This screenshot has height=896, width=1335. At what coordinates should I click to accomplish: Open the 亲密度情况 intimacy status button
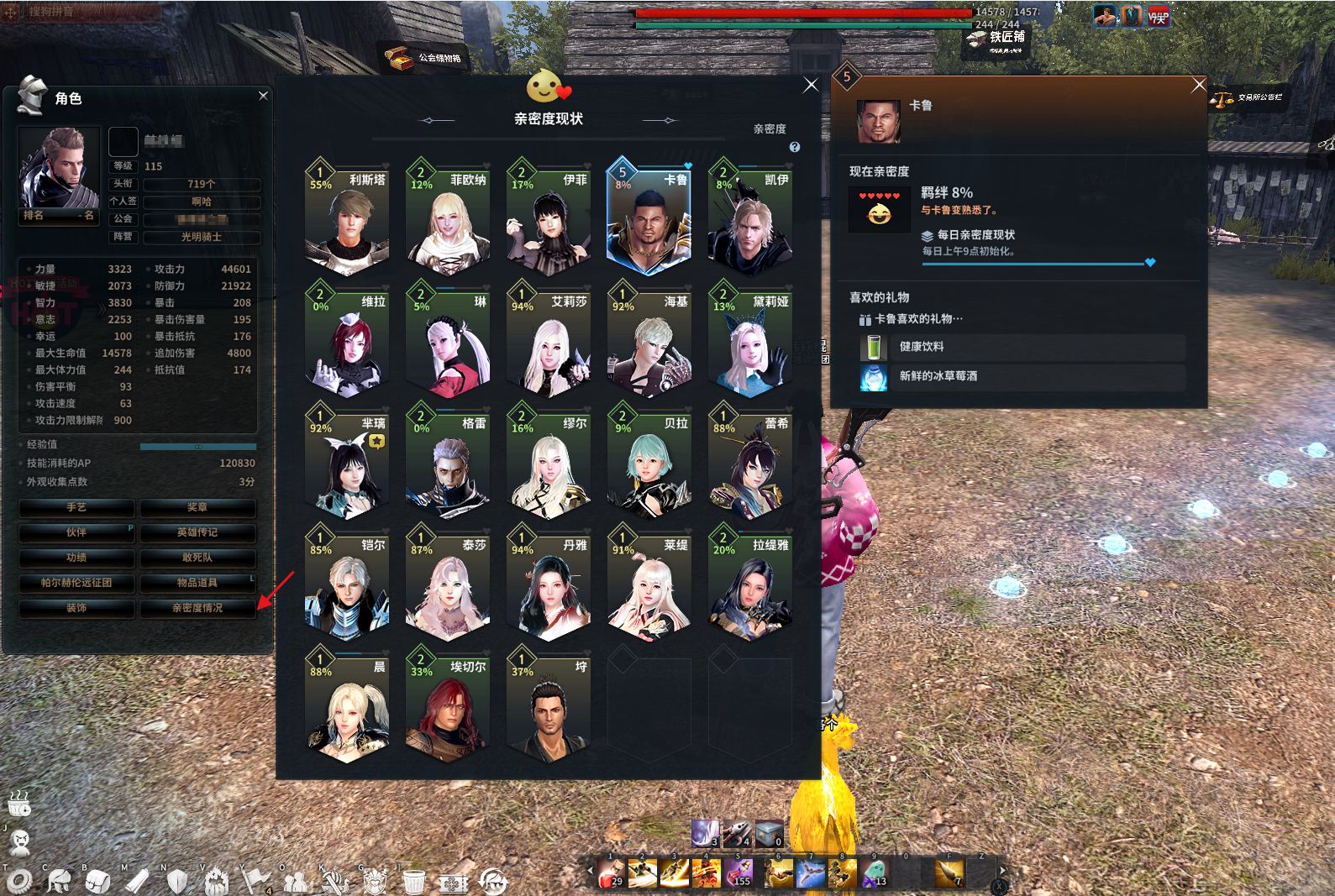pyautogui.click(x=197, y=607)
